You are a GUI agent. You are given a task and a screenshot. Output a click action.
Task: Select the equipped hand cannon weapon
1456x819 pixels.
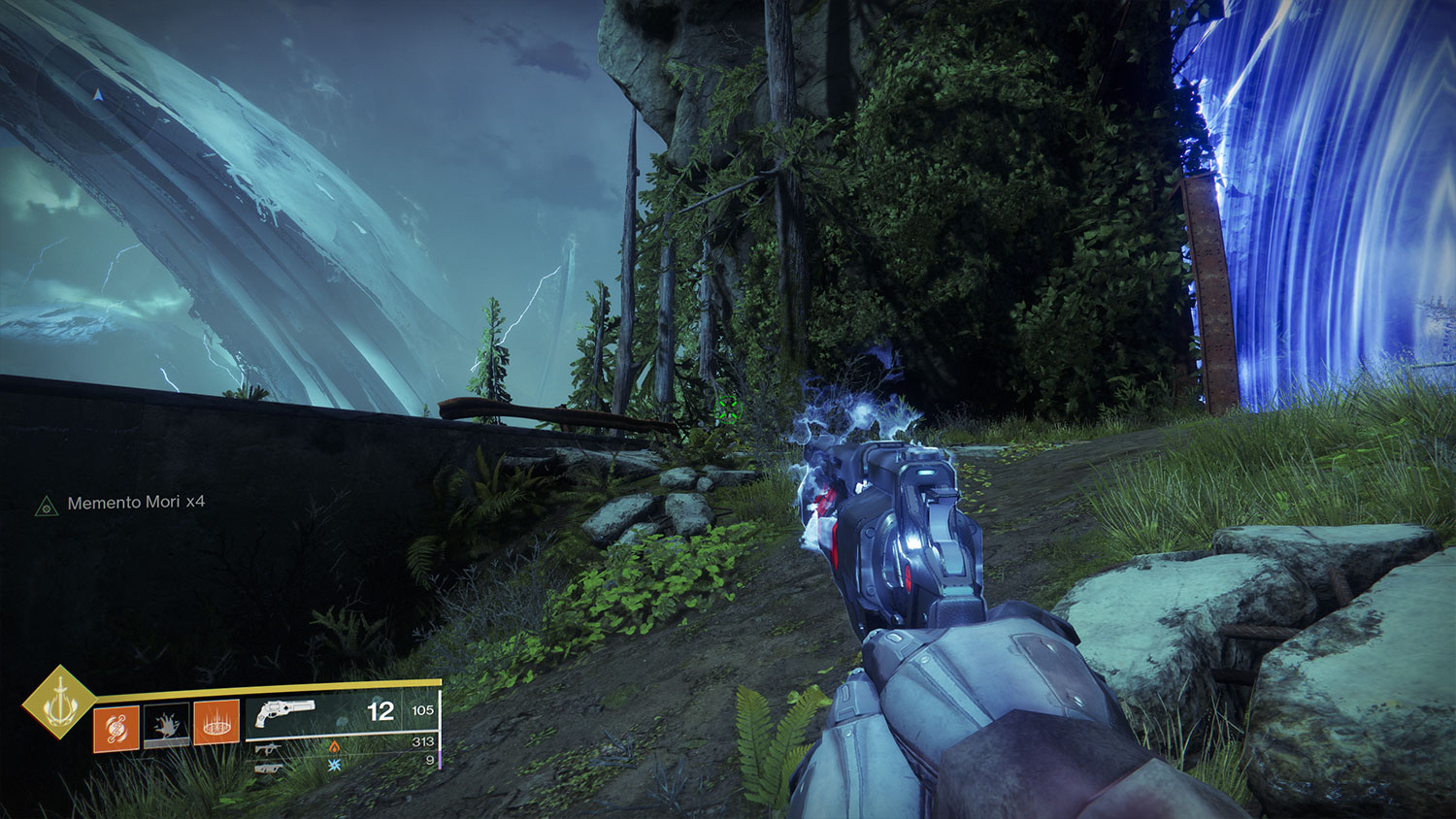pos(283,713)
